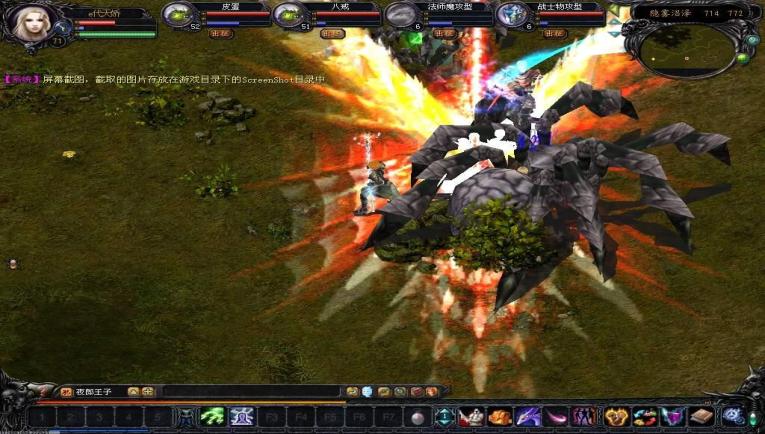
Task: Select party member 皮蛋 portrait
Action: pyautogui.click(x=178, y=15)
